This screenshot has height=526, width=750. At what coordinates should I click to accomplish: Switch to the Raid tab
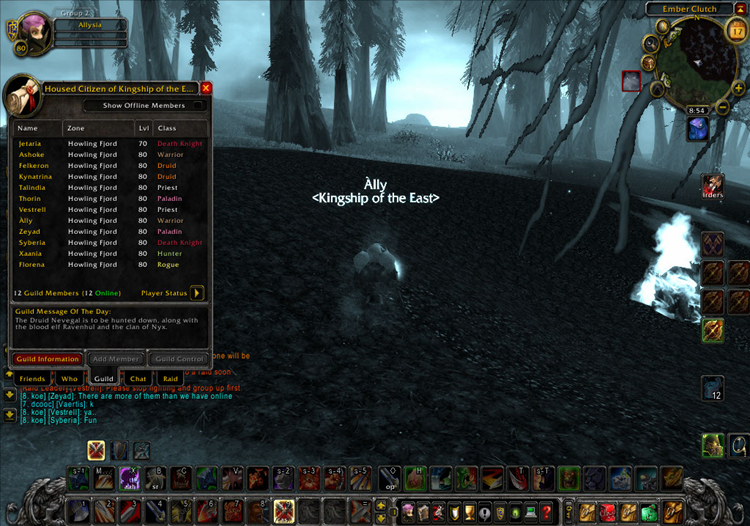click(171, 379)
